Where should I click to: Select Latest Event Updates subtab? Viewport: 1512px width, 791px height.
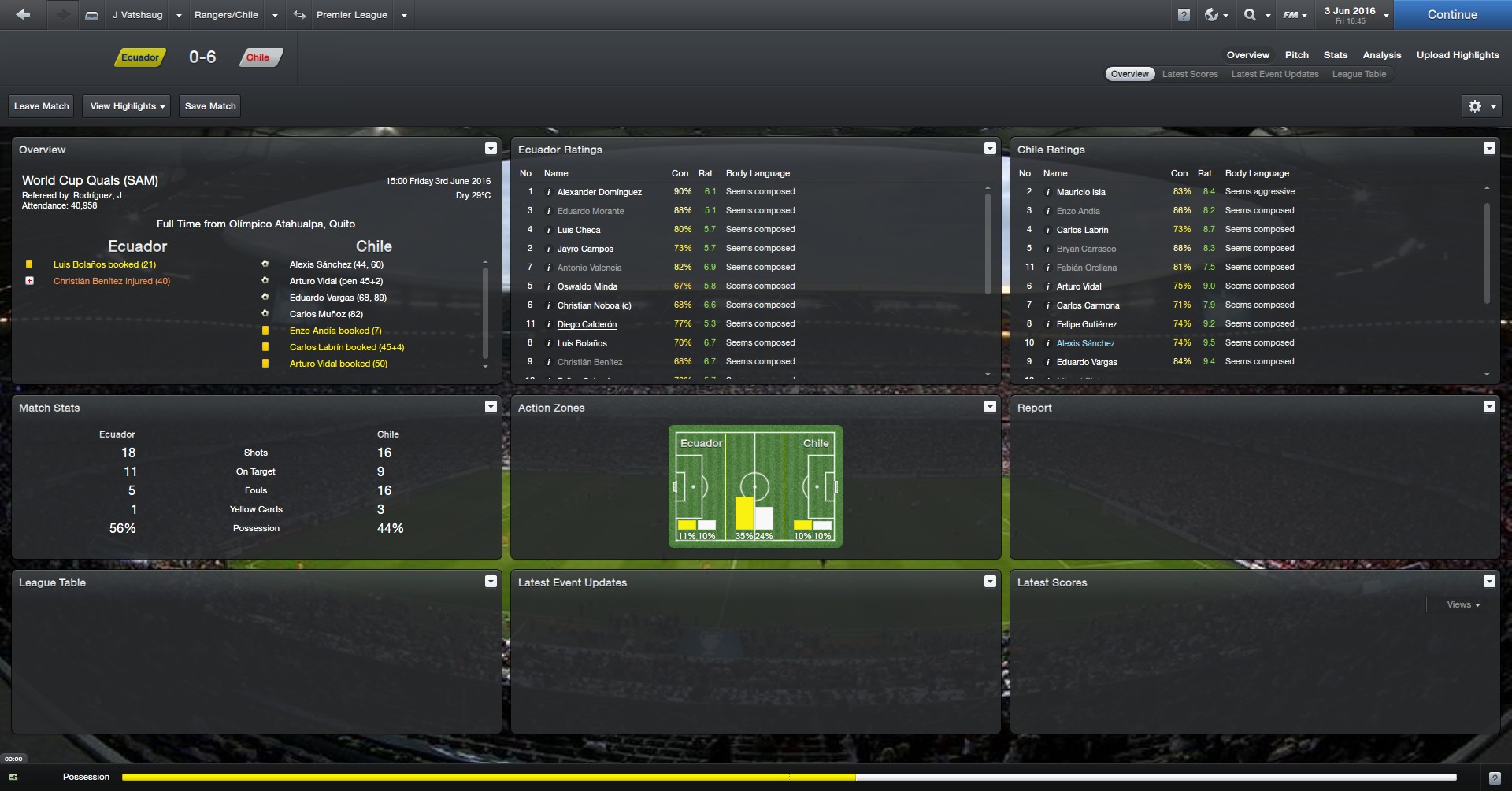pos(1274,74)
